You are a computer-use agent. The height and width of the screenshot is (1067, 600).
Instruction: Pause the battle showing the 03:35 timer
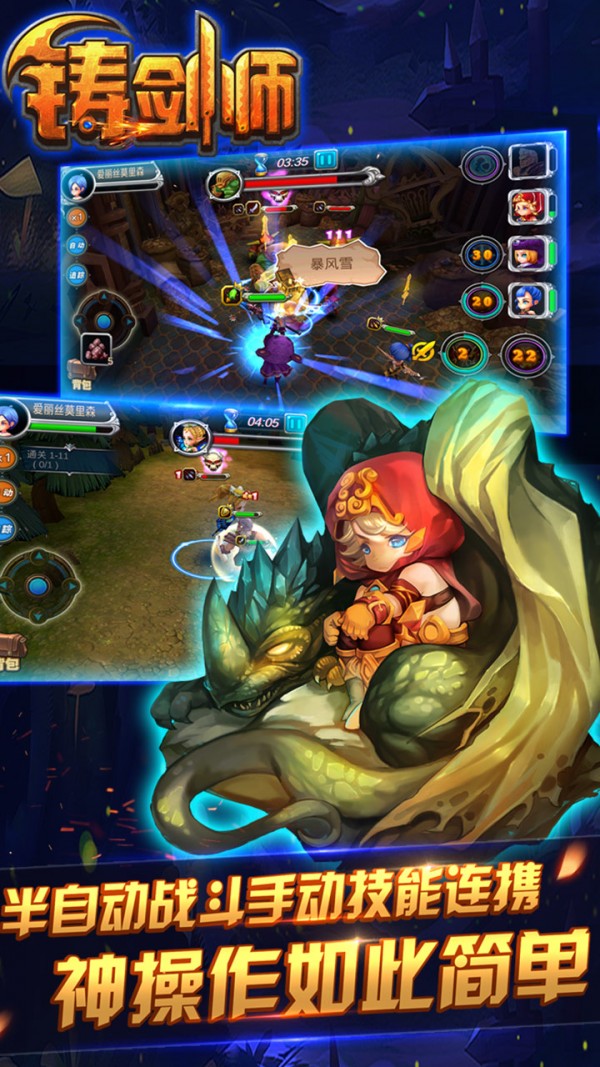click(x=326, y=159)
